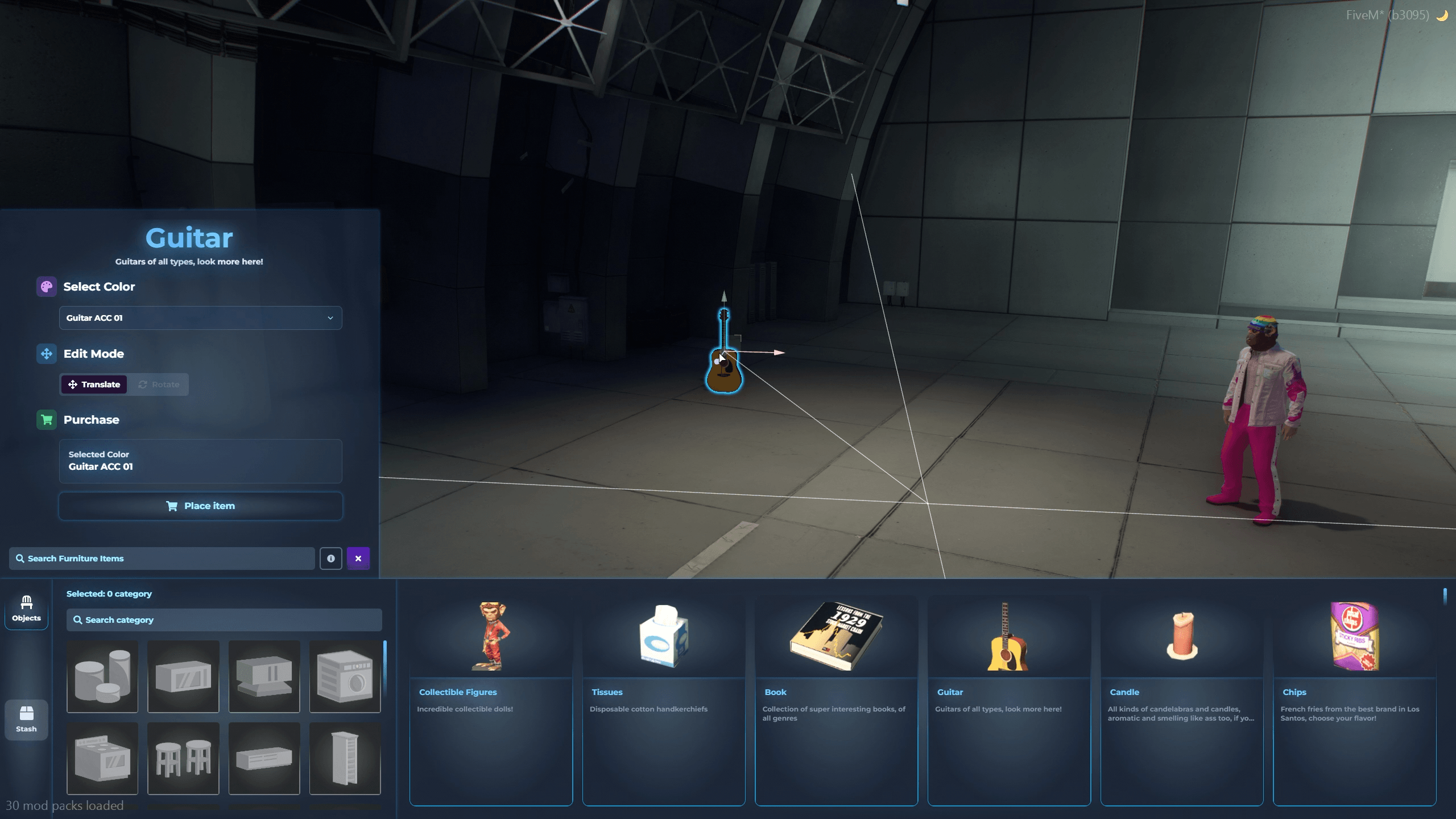1456x819 pixels.
Task: Switch to the Objects tab
Action: pyautogui.click(x=26, y=609)
